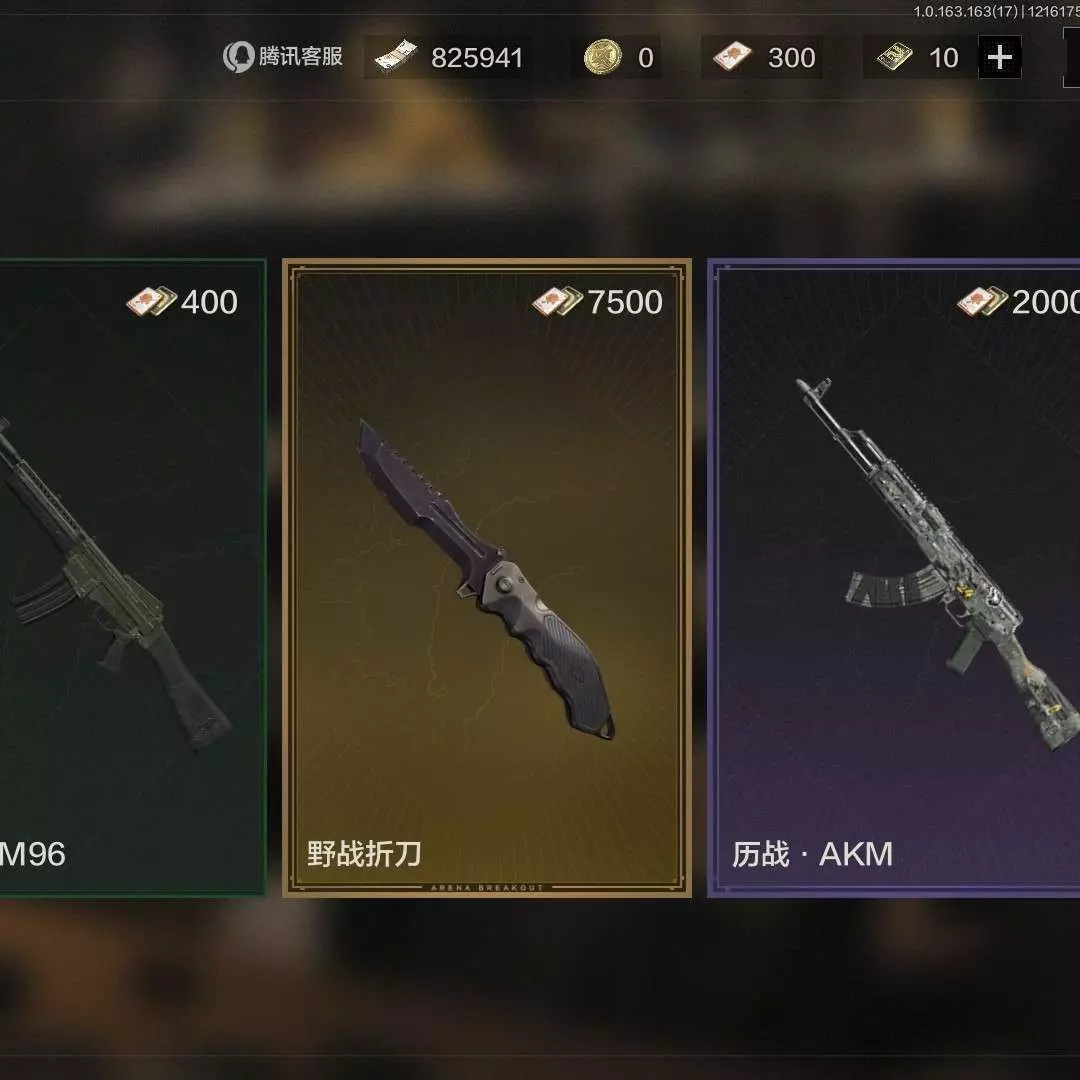Add more currency with the plus button

pos(999,58)
